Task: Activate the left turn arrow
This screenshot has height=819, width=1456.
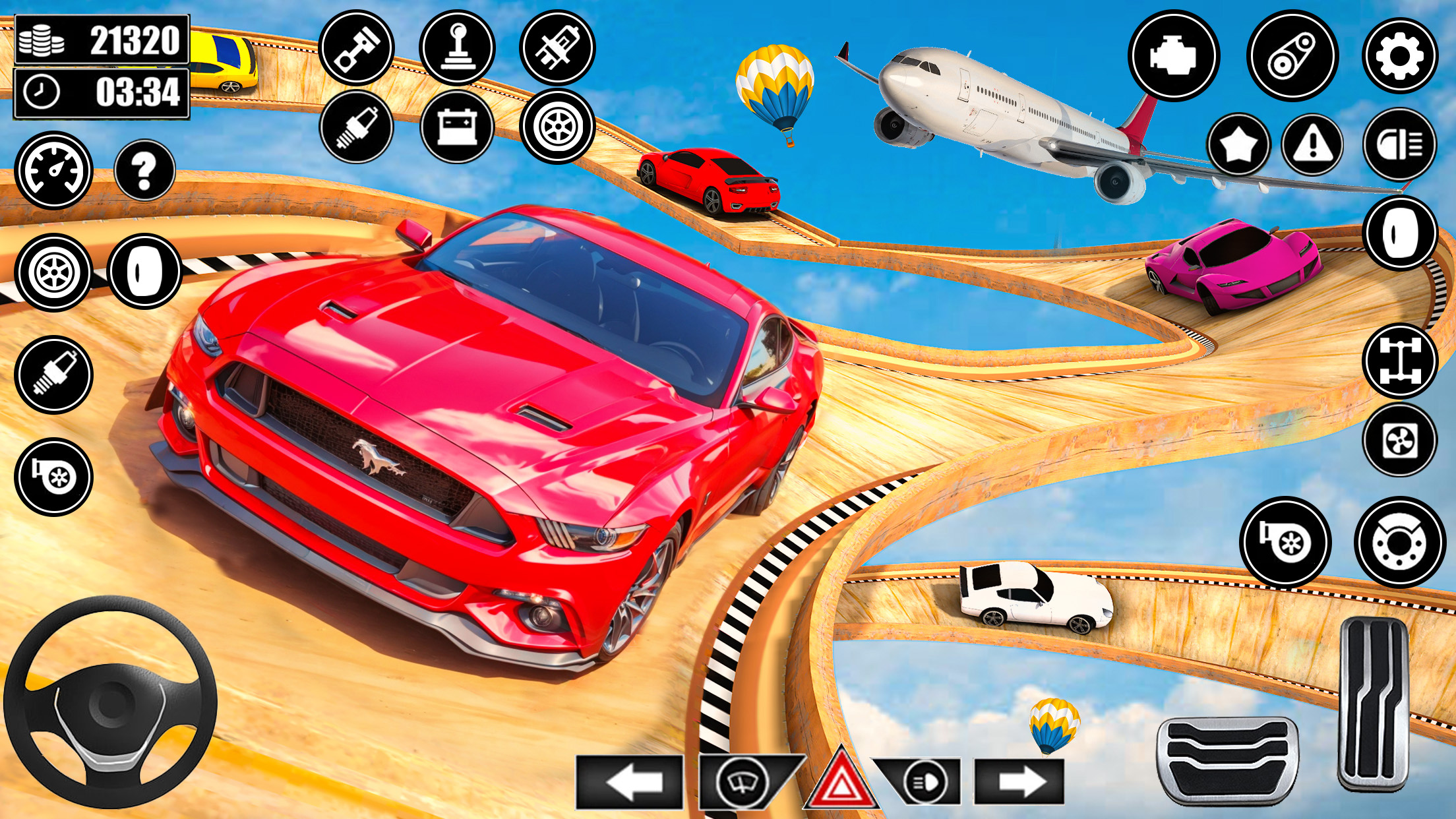Action: [x=630, y=783]
